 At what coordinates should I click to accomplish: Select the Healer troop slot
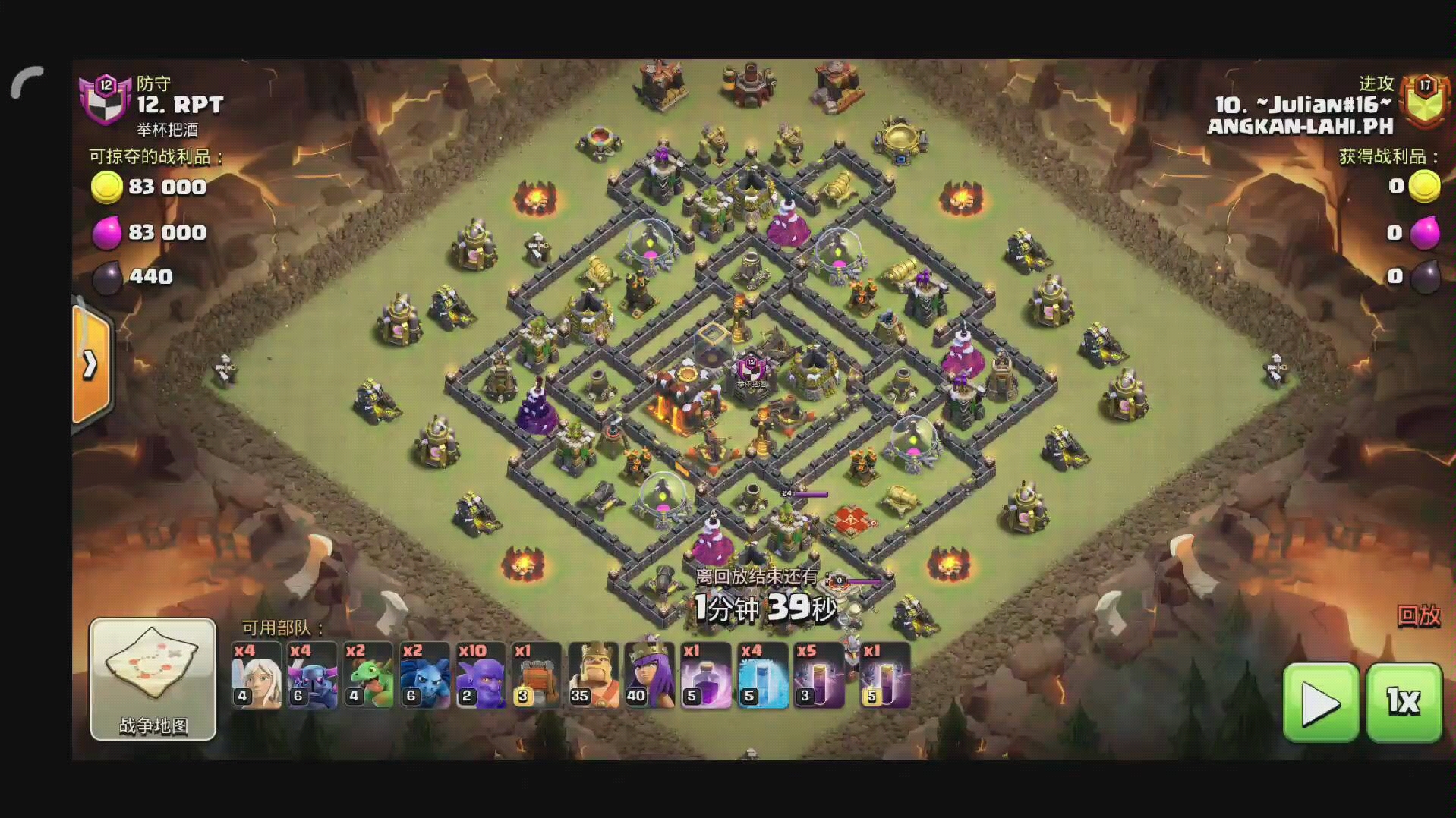[256, 675]
